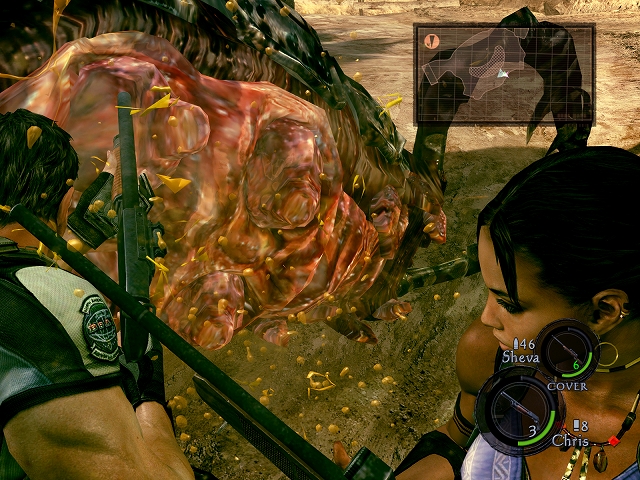Select Sheva's weapon gauge circle
Viewport: 640px width, 480px height.
pos(569,351)
